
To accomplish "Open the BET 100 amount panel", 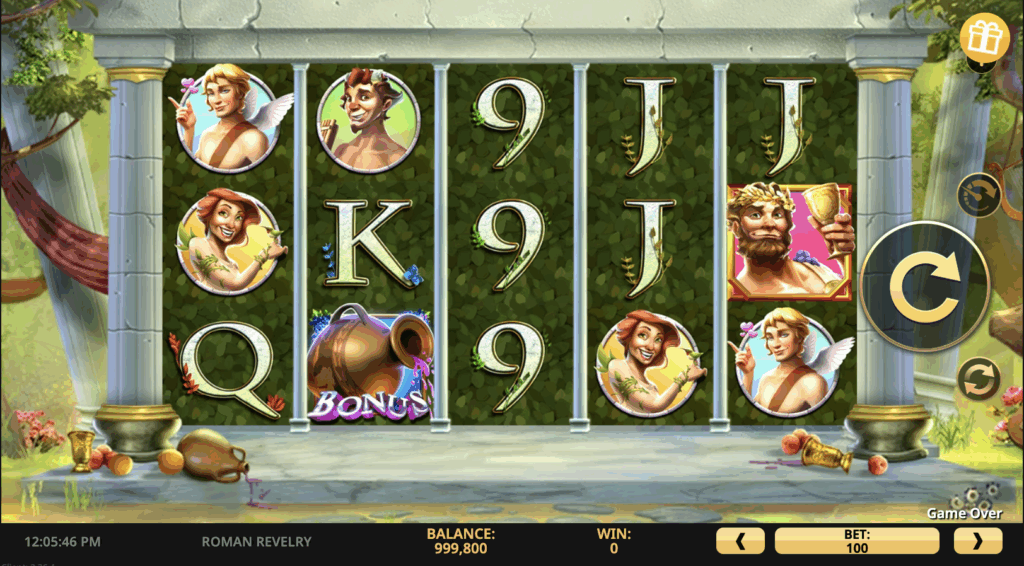I will coord(857,541).
